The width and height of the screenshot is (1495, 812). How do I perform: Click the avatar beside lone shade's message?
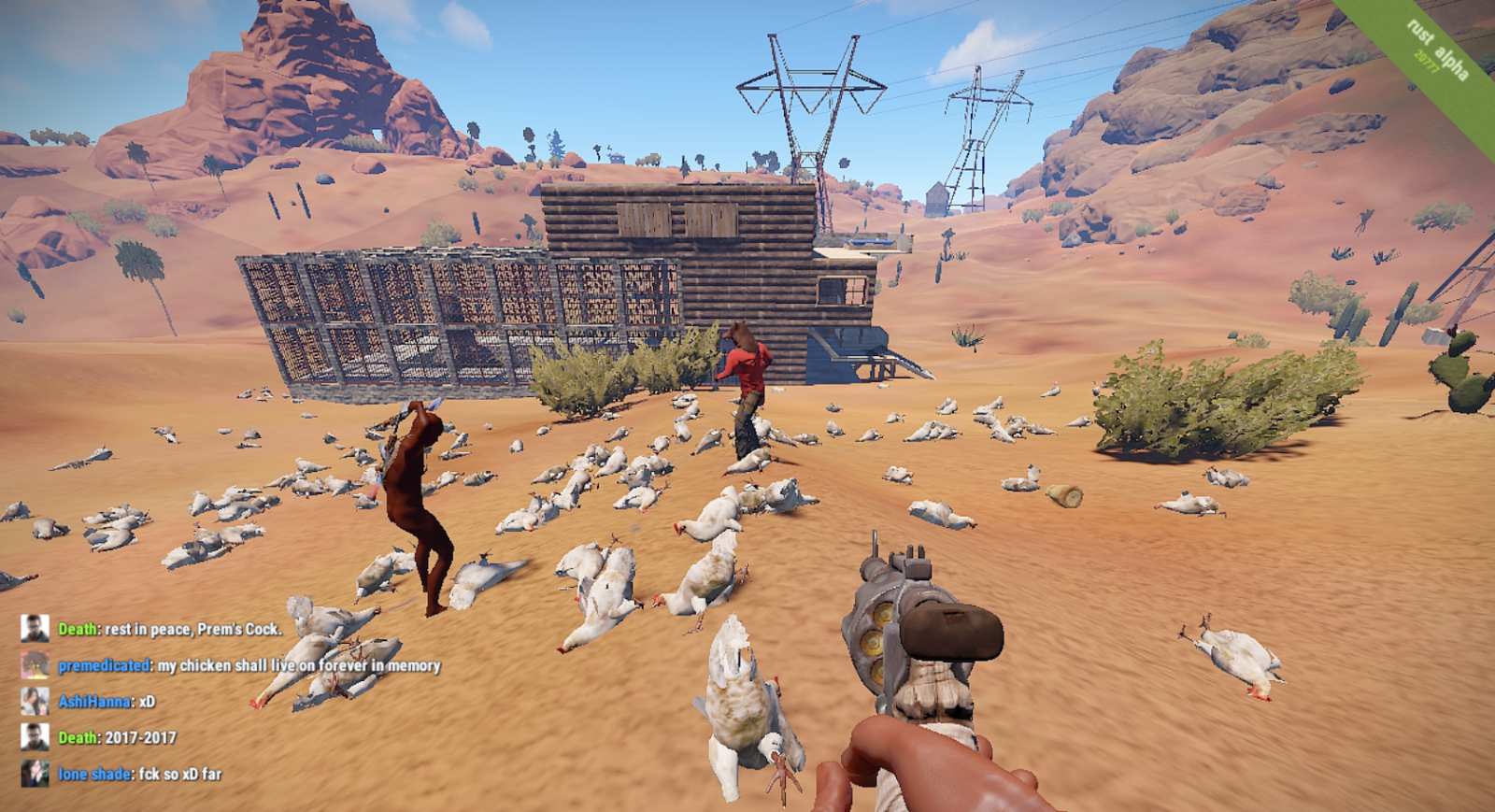point(35,774)
